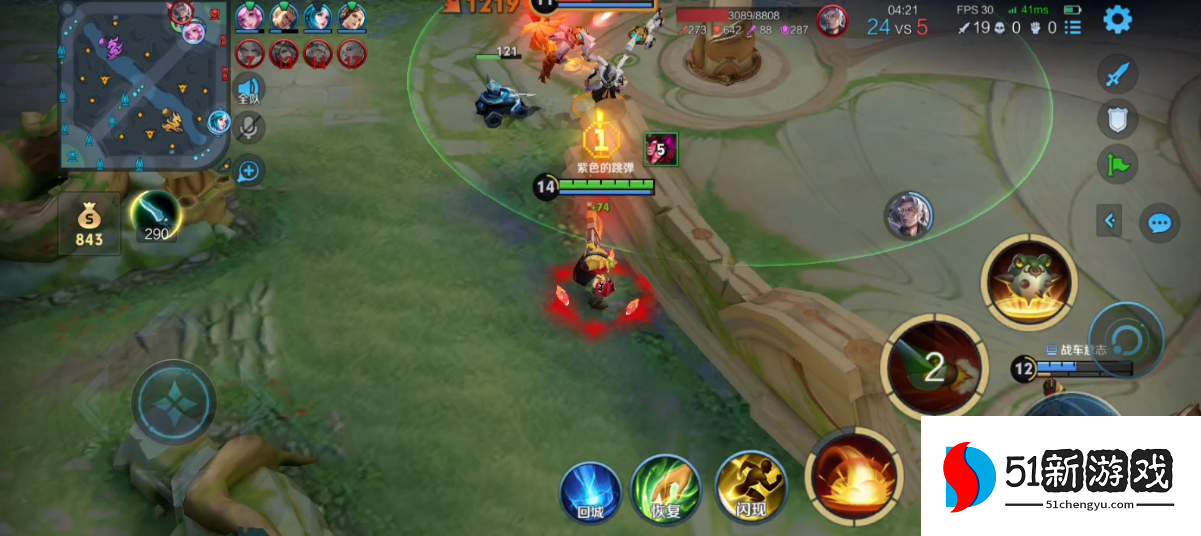Collapse the panel with the left arrow
The width and height of the screenshot is (1201, 536).
1109,220
